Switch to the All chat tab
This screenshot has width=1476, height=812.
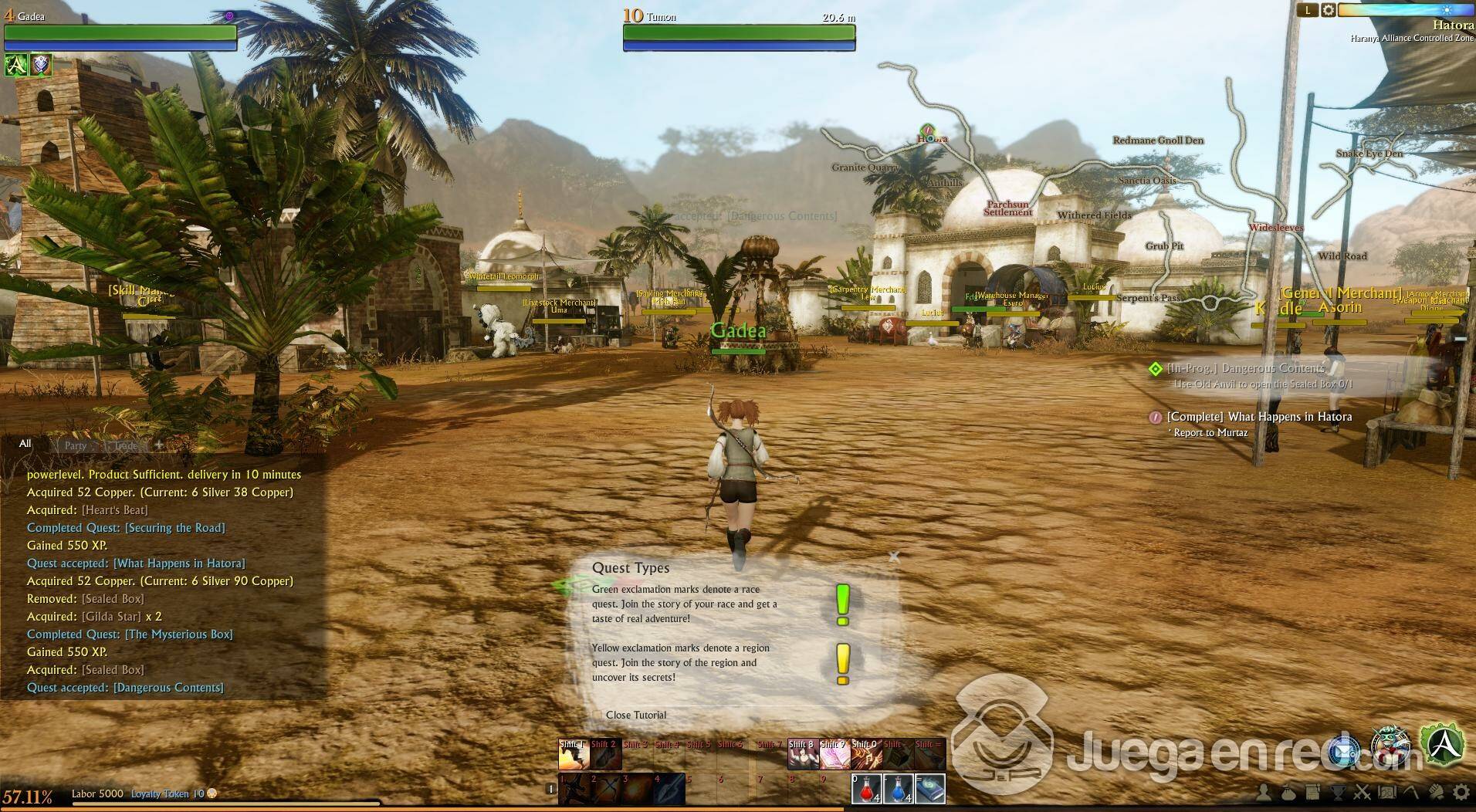pyautogui.click(x=25, y=444)
